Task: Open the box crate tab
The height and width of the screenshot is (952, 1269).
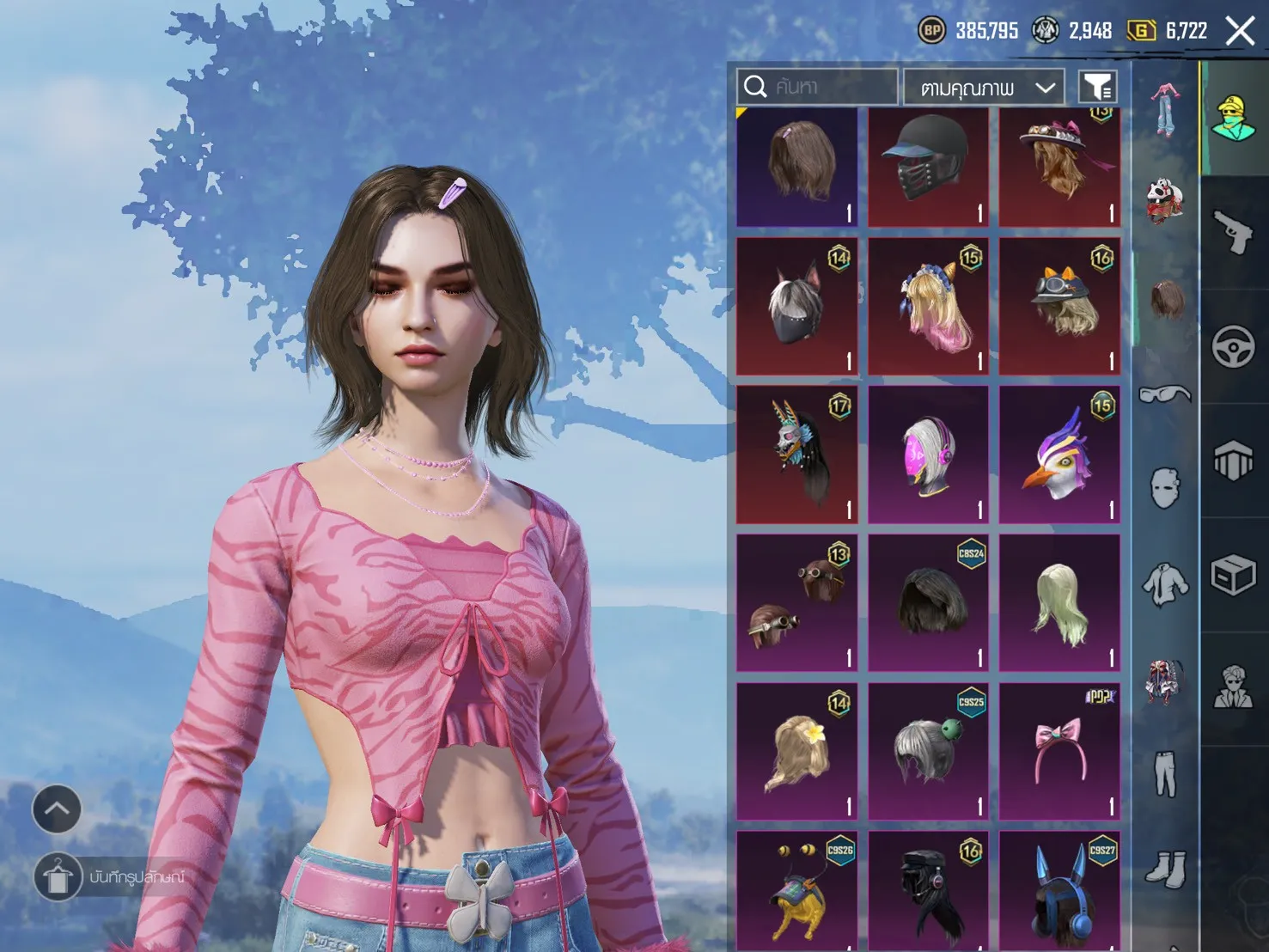Action: (x=1234, y=575)
